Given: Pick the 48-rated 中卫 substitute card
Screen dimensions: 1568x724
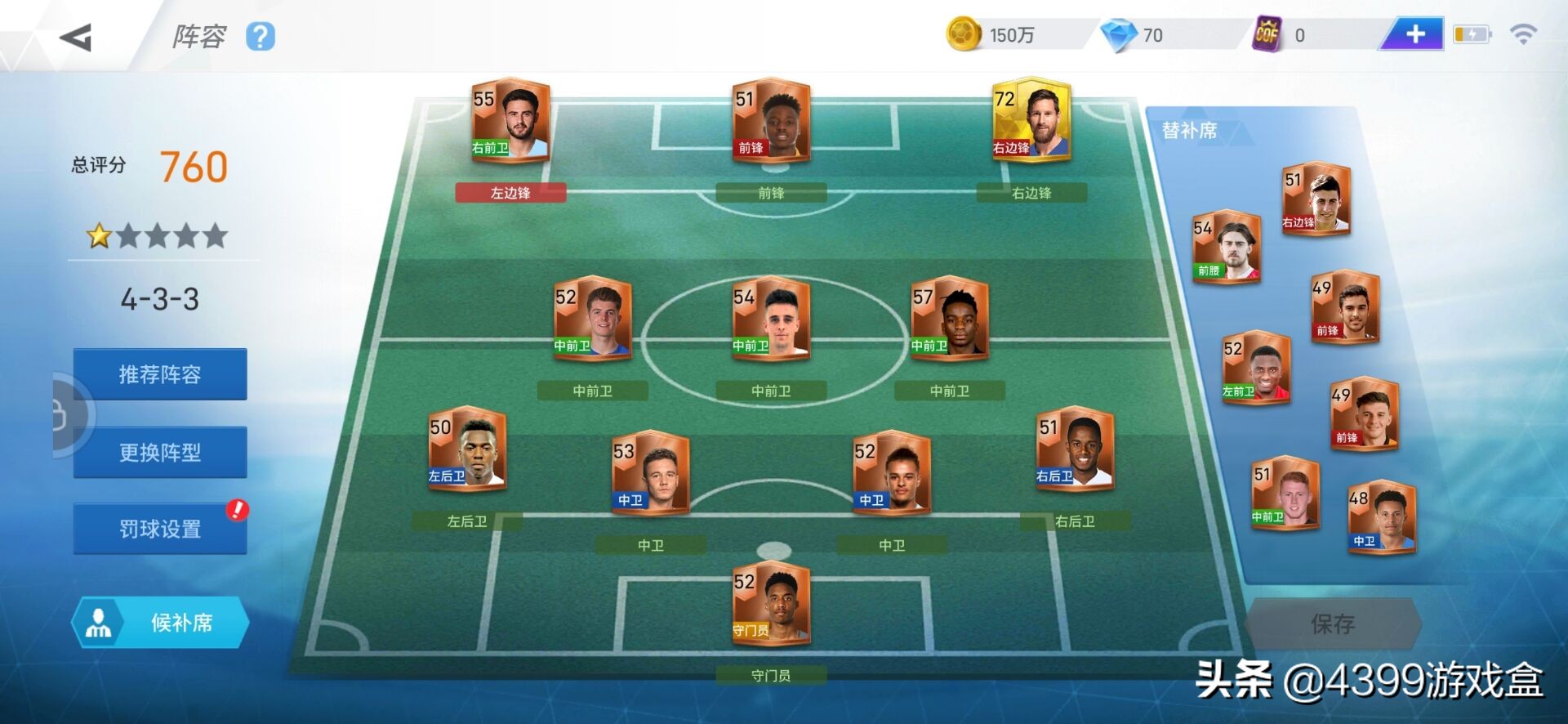Looking at the screenshot, I should click(x=1382, y=517).
